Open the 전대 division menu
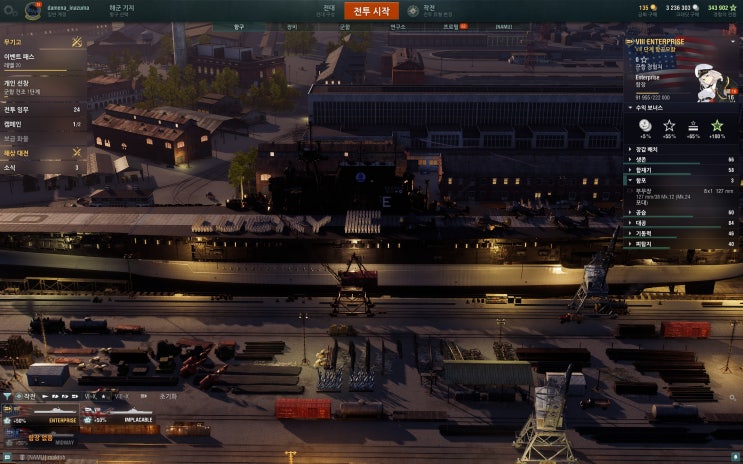This screenshot has height=464, width=743. [329, 9]
